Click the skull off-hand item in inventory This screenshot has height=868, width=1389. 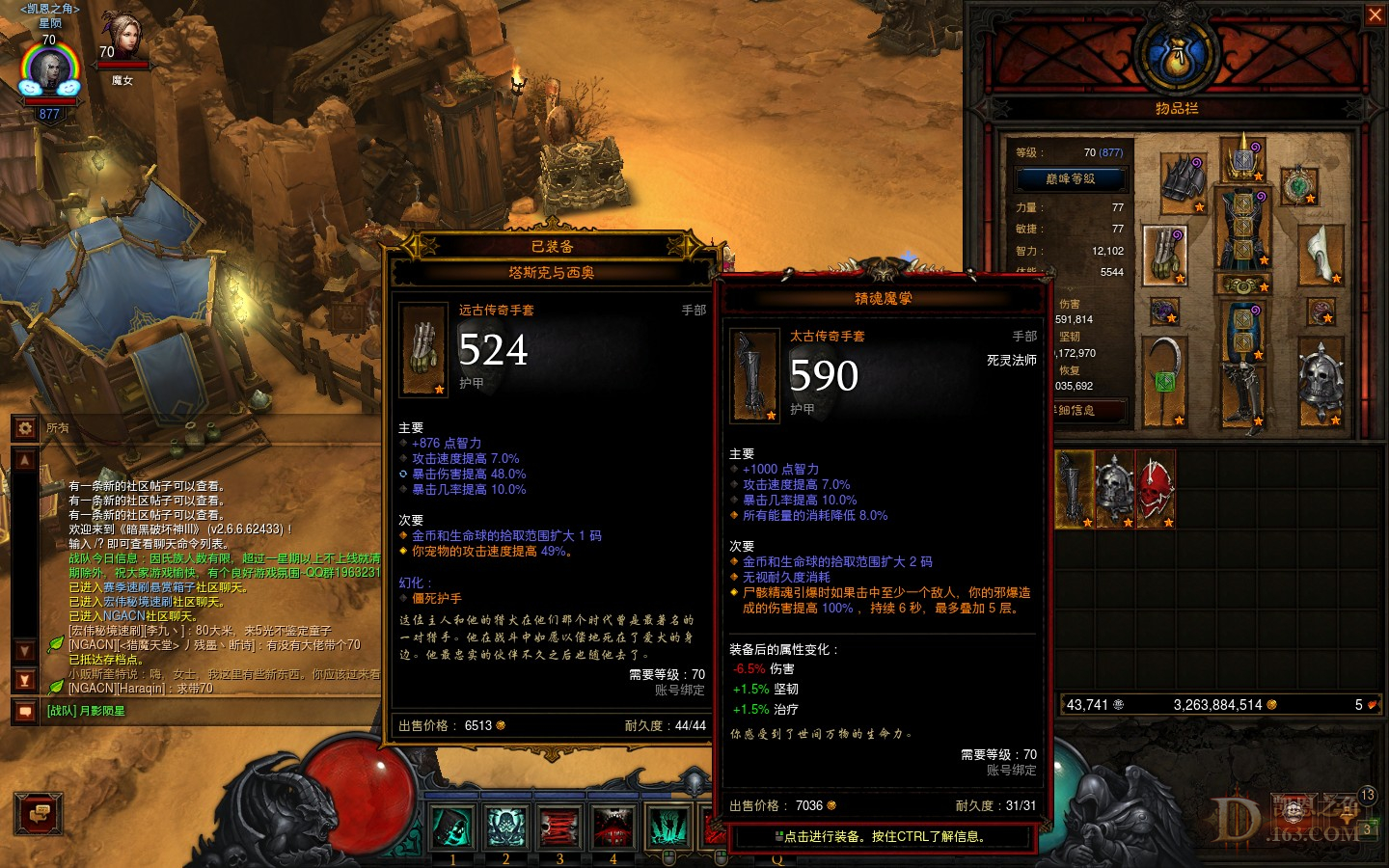1321,380
